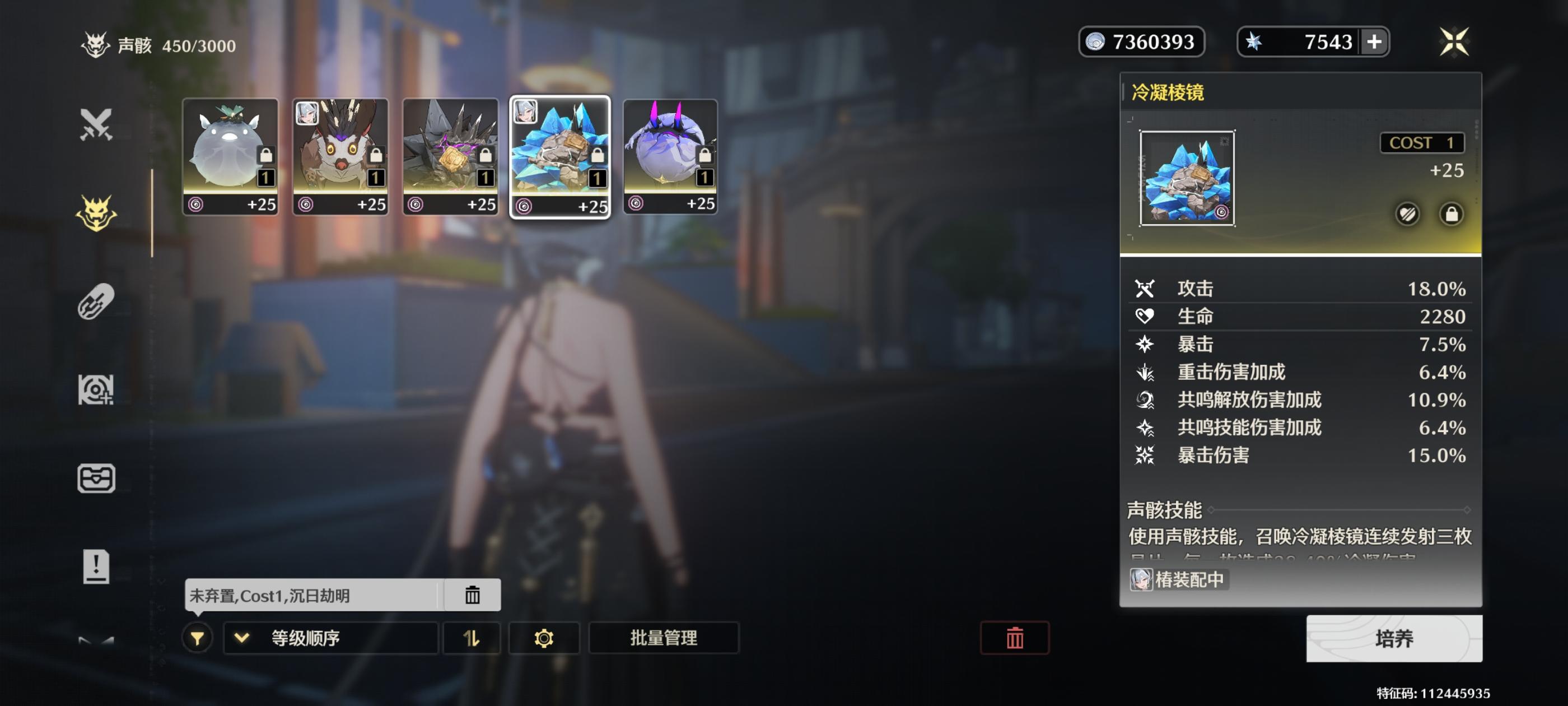
Task: Open the echo settings gear icon
Action: [x=544, y=638]
